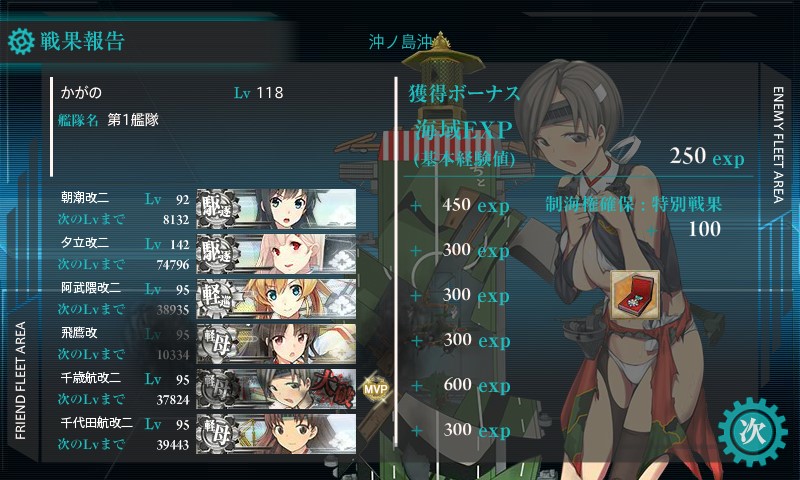The image size is (800, 480).
Task: Choose the 夕立改二 ship banner
Action: 276,251
